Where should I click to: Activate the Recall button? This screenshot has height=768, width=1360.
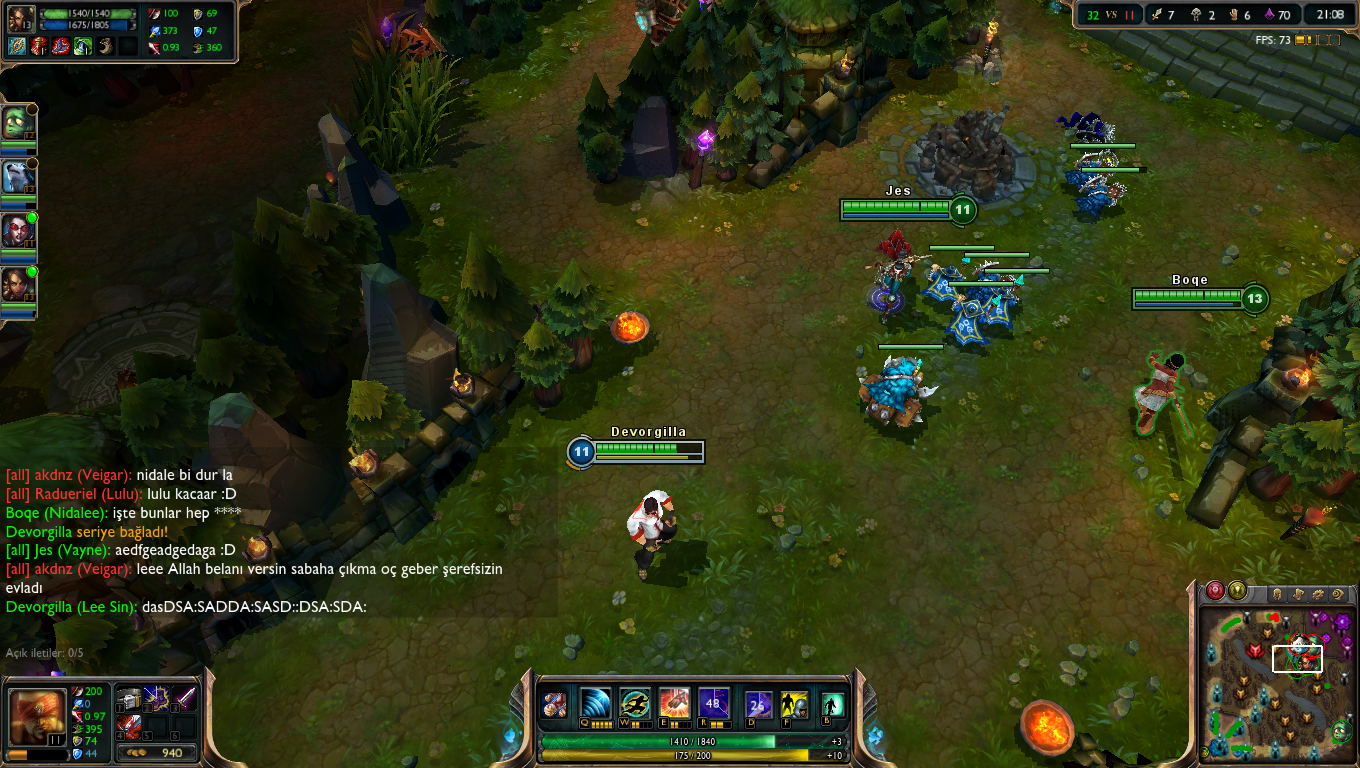832,705
